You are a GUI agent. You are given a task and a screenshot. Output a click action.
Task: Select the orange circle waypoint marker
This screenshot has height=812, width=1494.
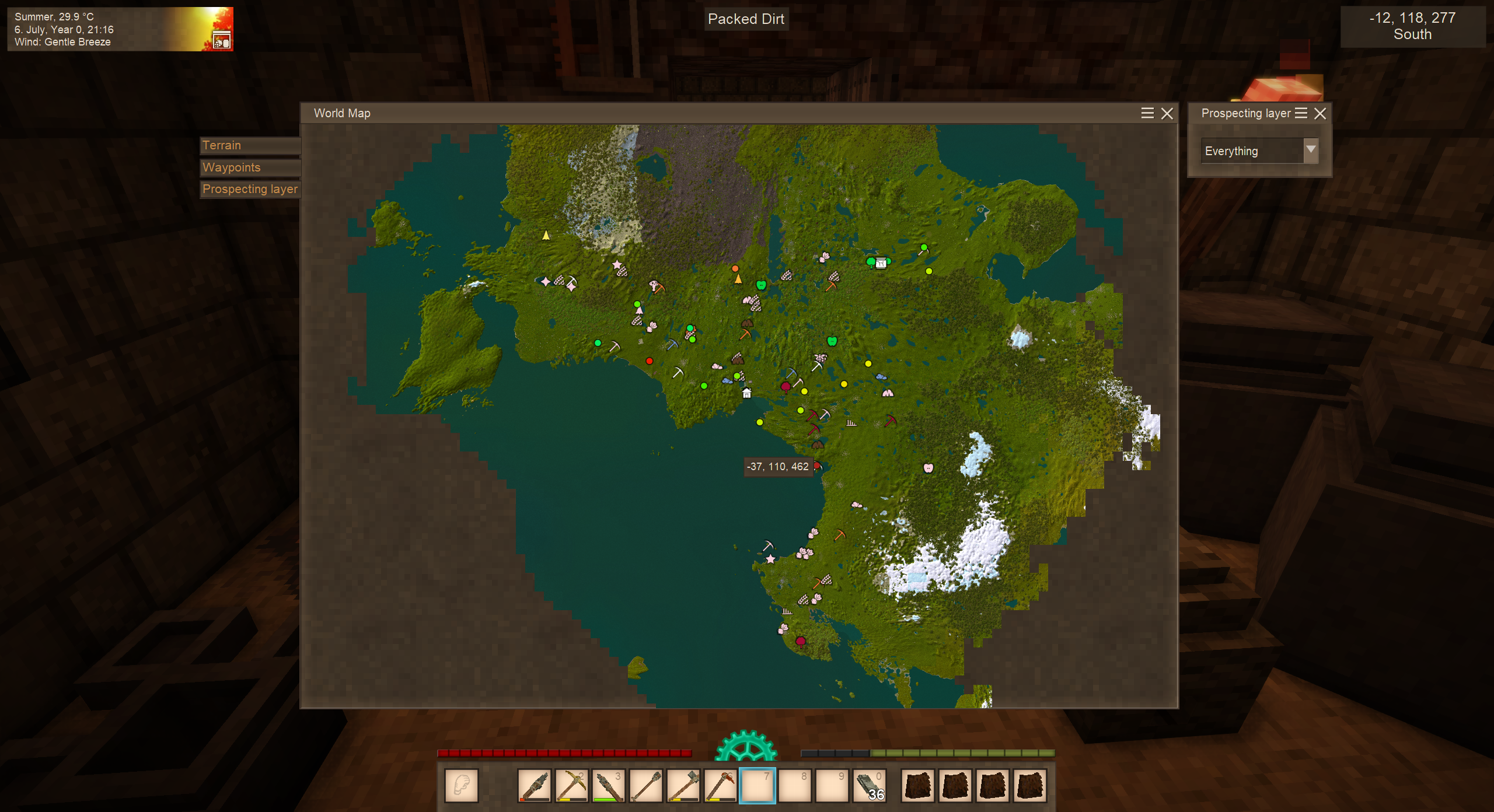tap(735, 268)
